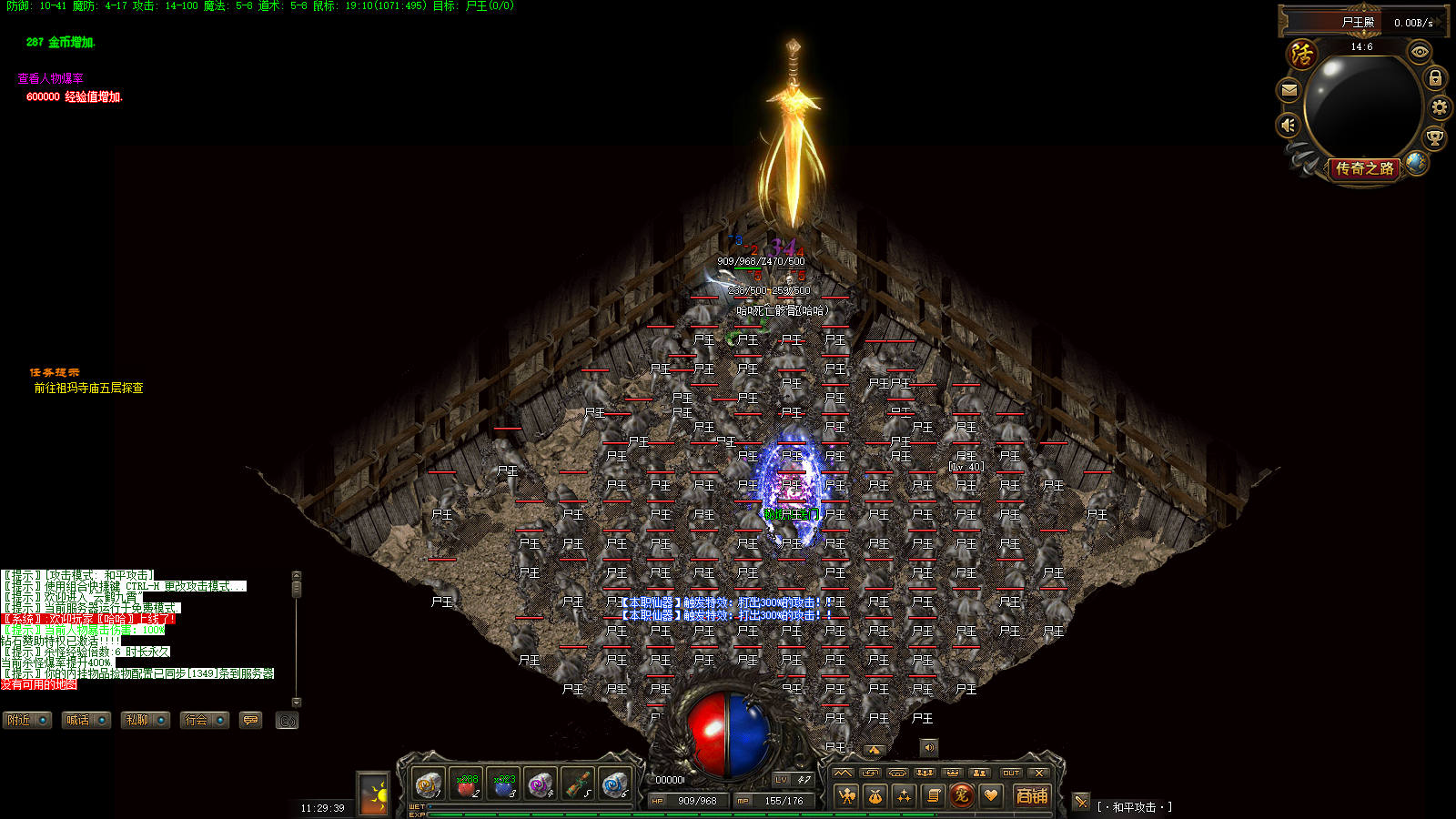
Task: Open the trophy rankings icon
Action: click(1434, 138)
